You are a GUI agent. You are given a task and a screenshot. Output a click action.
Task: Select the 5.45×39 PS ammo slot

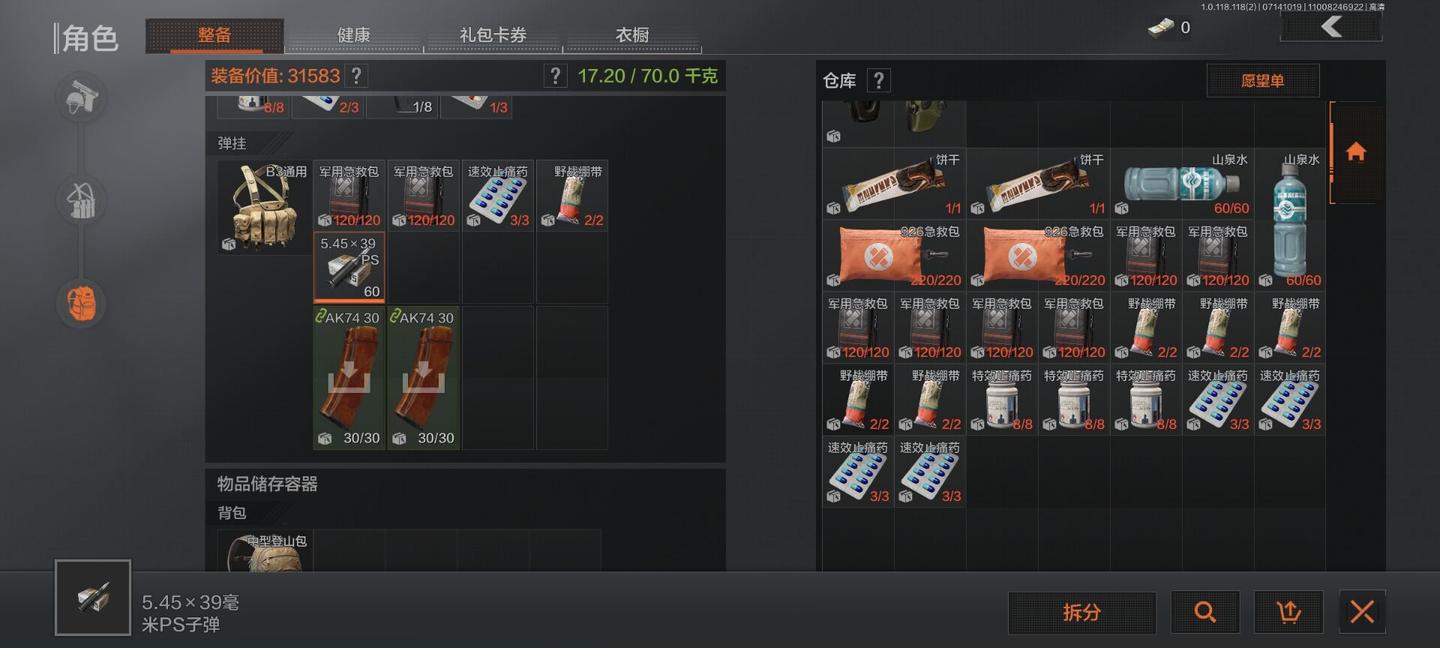click(x=349, y=267)
